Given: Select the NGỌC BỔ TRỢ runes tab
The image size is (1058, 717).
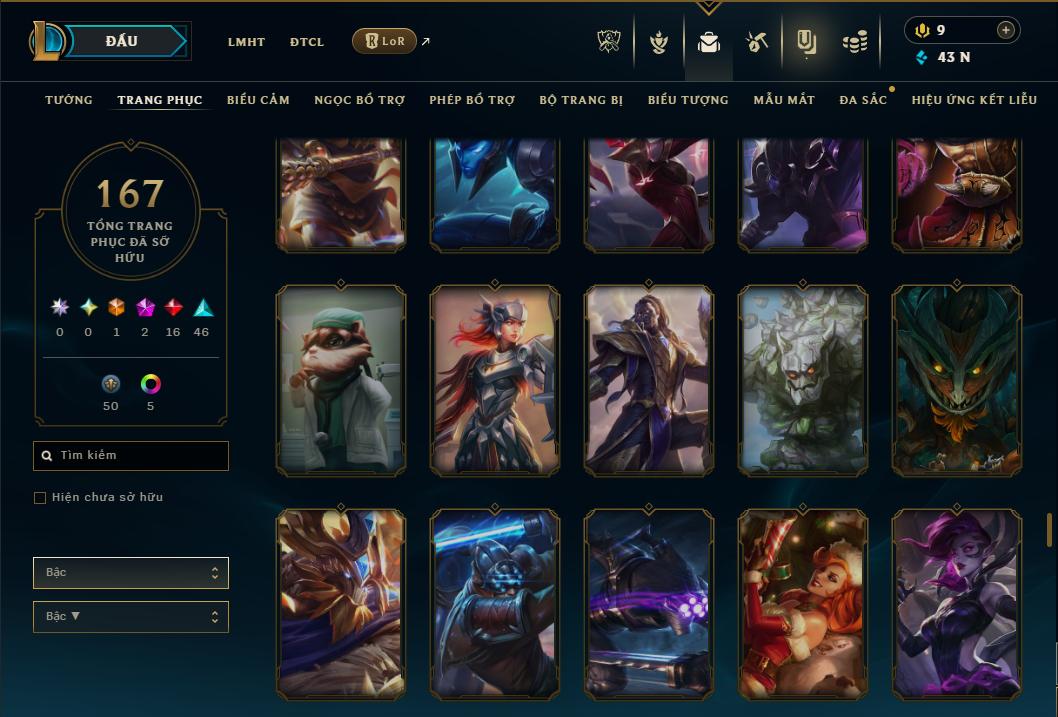Looking at the screenshot, I should tap(359, 100).
